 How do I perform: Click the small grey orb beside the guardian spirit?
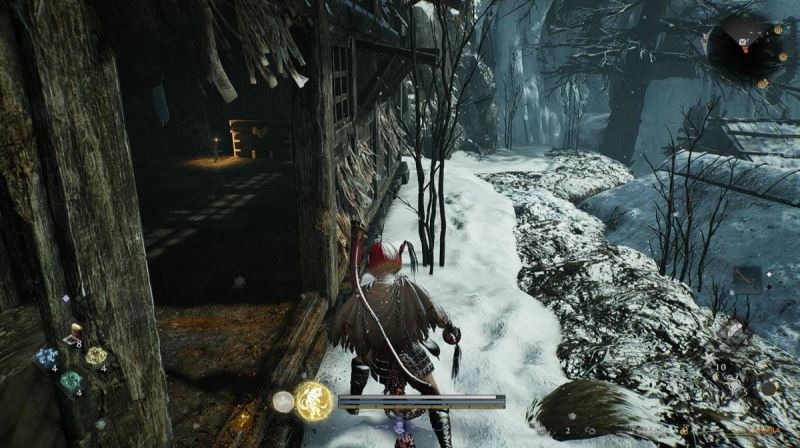[x=283, y=402]
